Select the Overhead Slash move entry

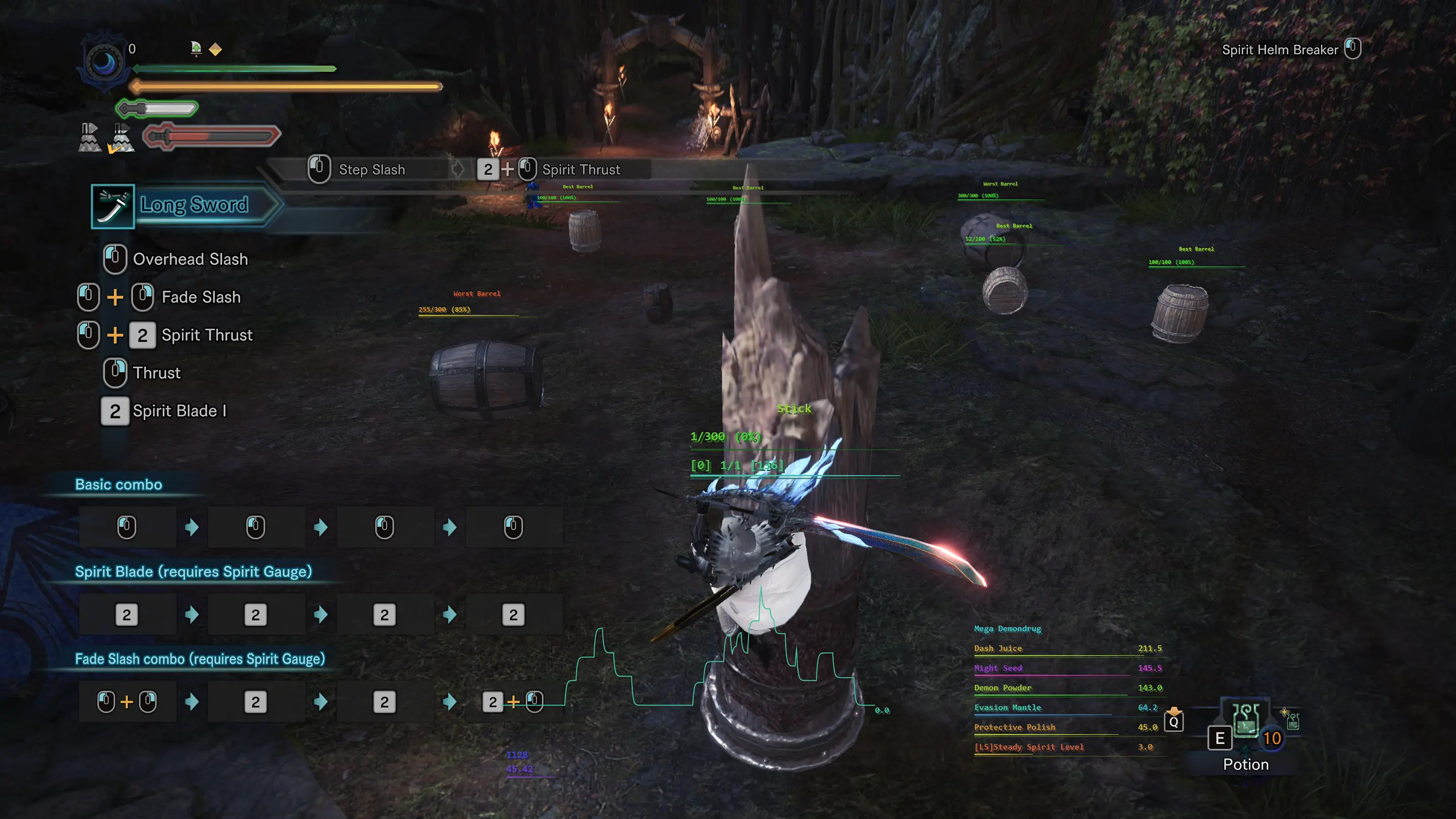(x=190, y=259)
